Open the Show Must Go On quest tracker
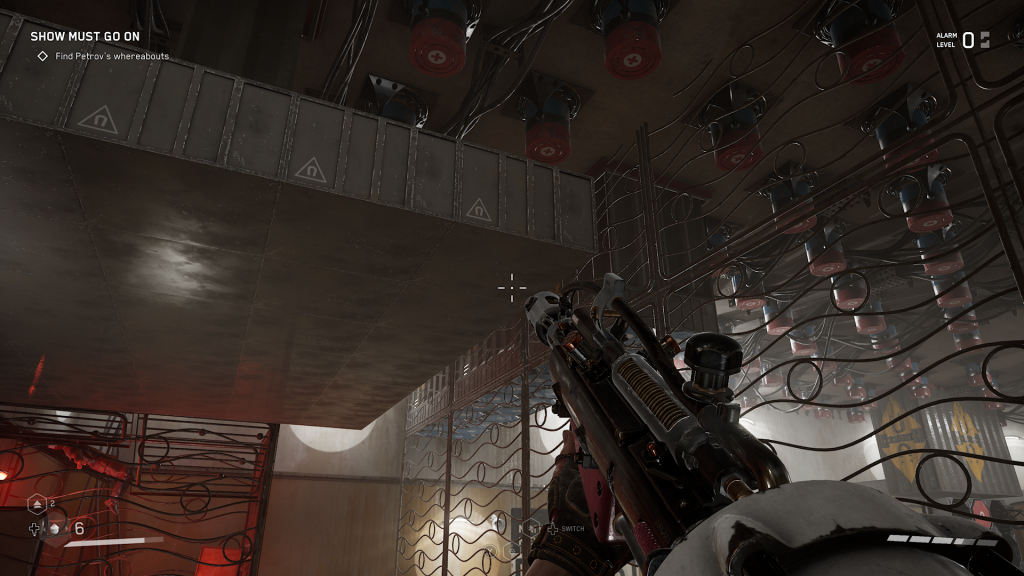This screenshot has width=1024, height=576. [x=84, y=36]
